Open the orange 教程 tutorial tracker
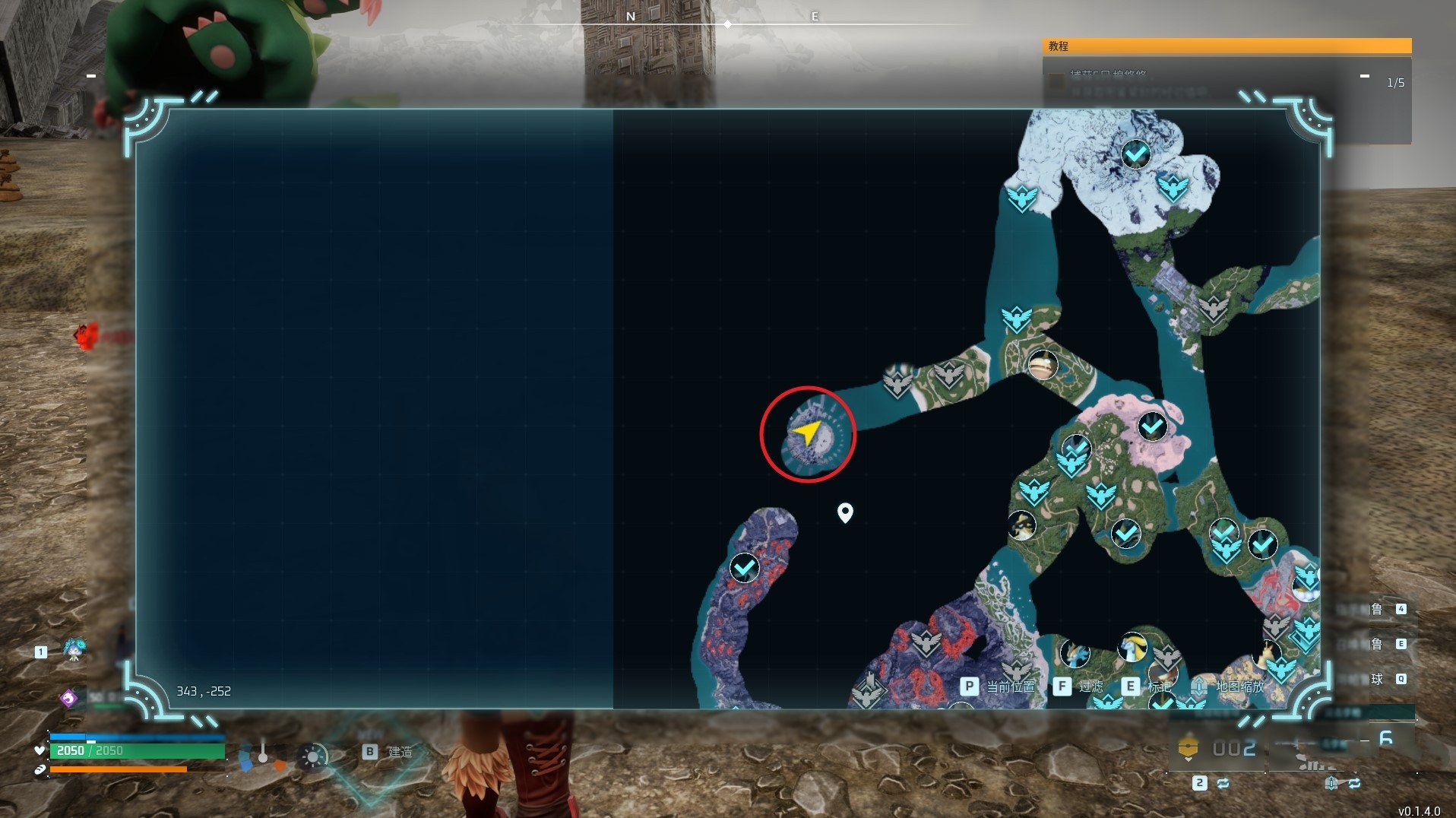1456x818 pixels. point(1226,46)
